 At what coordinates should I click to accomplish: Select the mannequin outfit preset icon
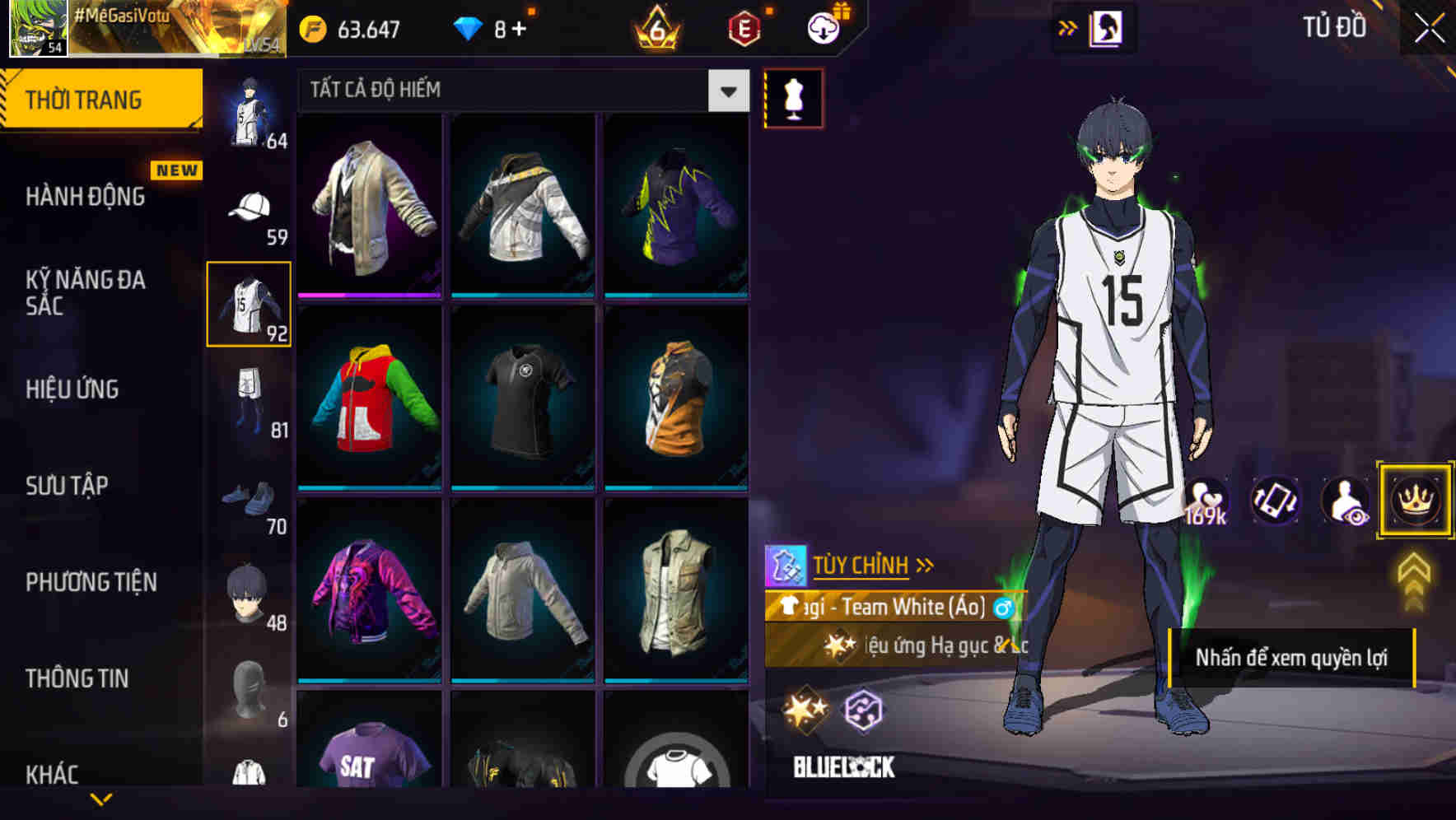(x=793, y=97)
